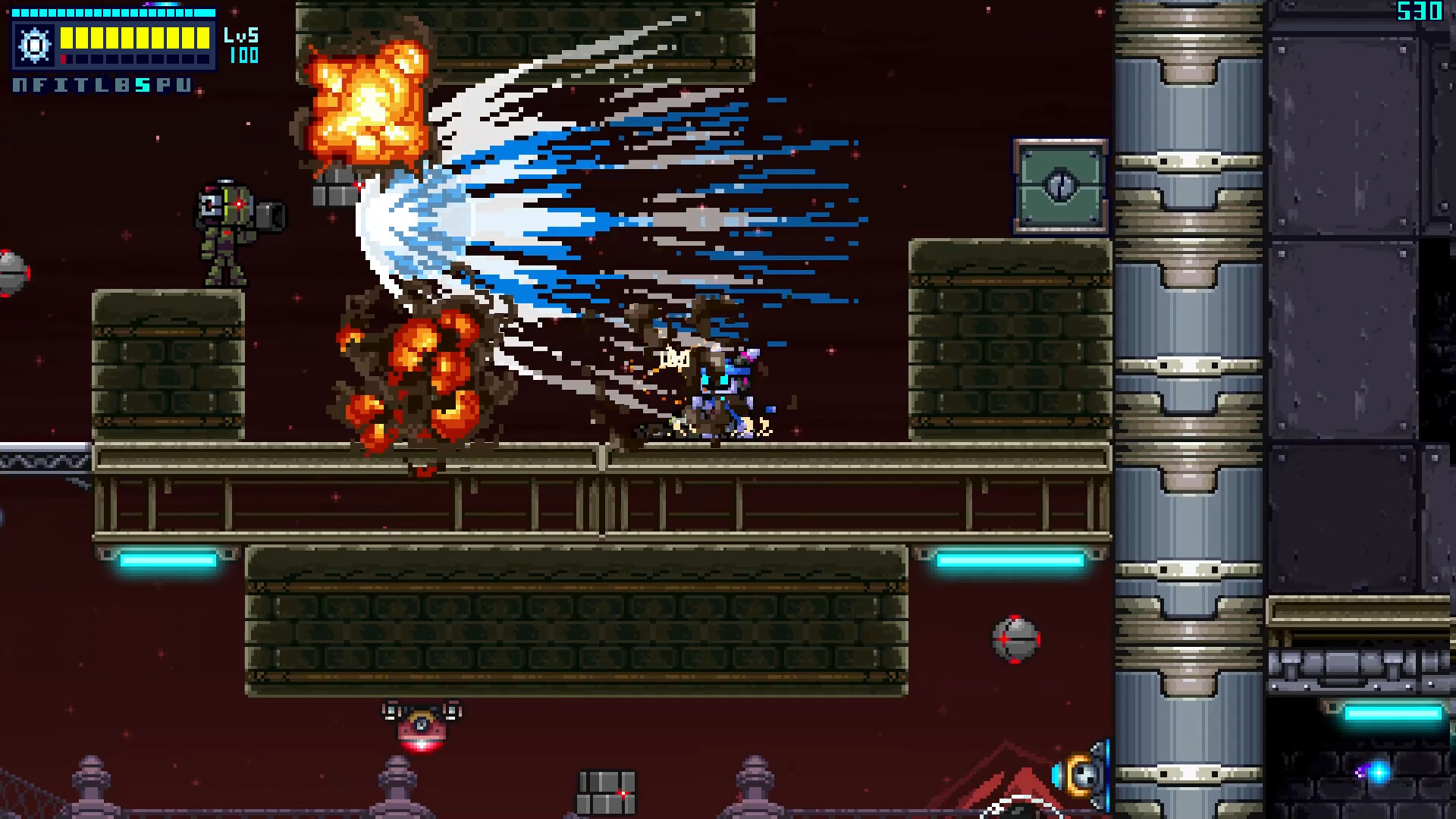
Task: Toggle the I weapon slot
Action: point(60,86)
